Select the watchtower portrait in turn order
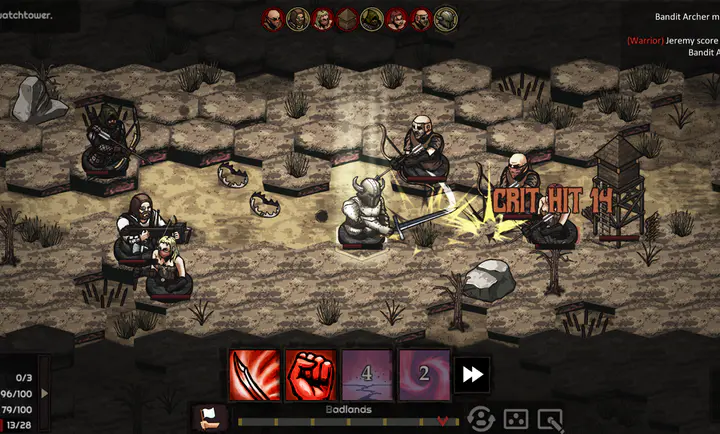Viewport: 720px width, 434px height. point(347,18)
